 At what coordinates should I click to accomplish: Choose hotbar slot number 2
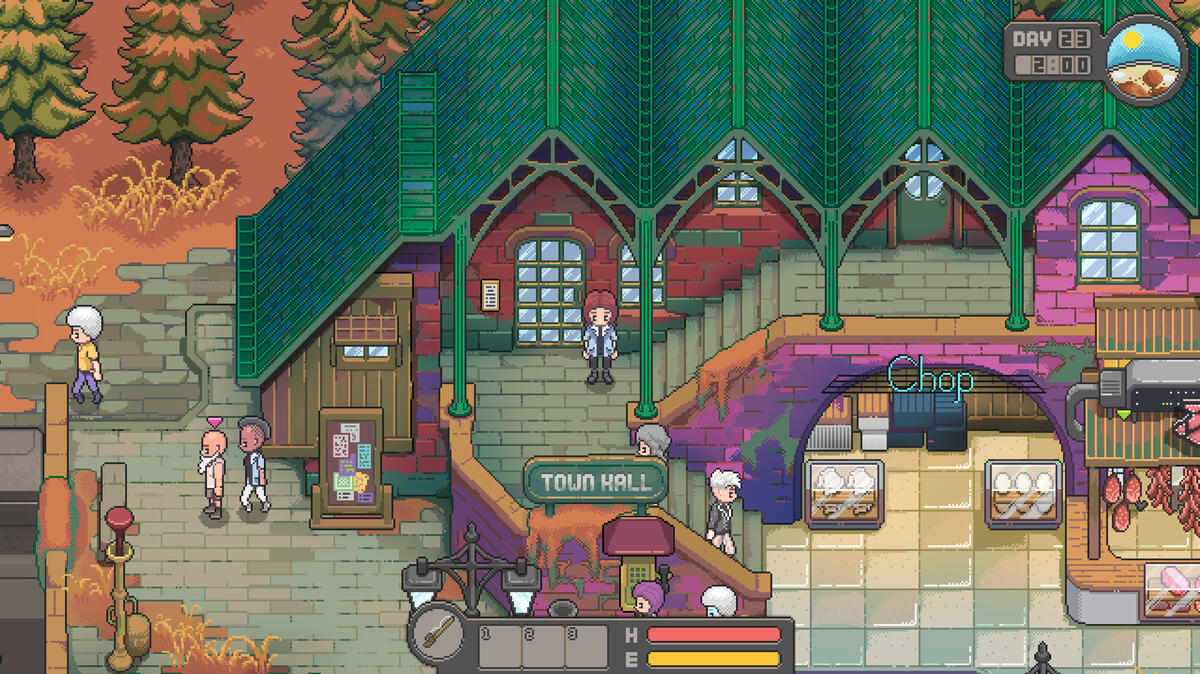543,647
